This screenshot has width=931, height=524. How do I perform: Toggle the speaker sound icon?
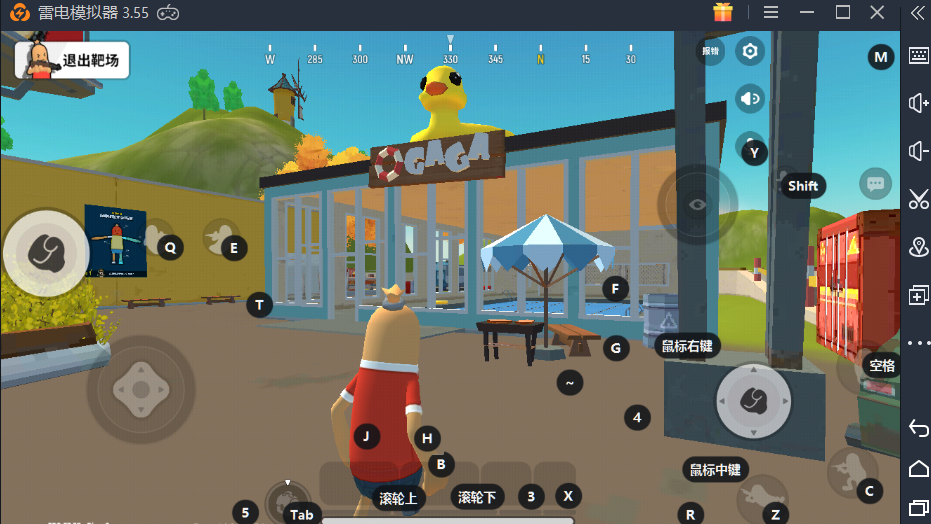pyautogui.click(x=750, y=98)
